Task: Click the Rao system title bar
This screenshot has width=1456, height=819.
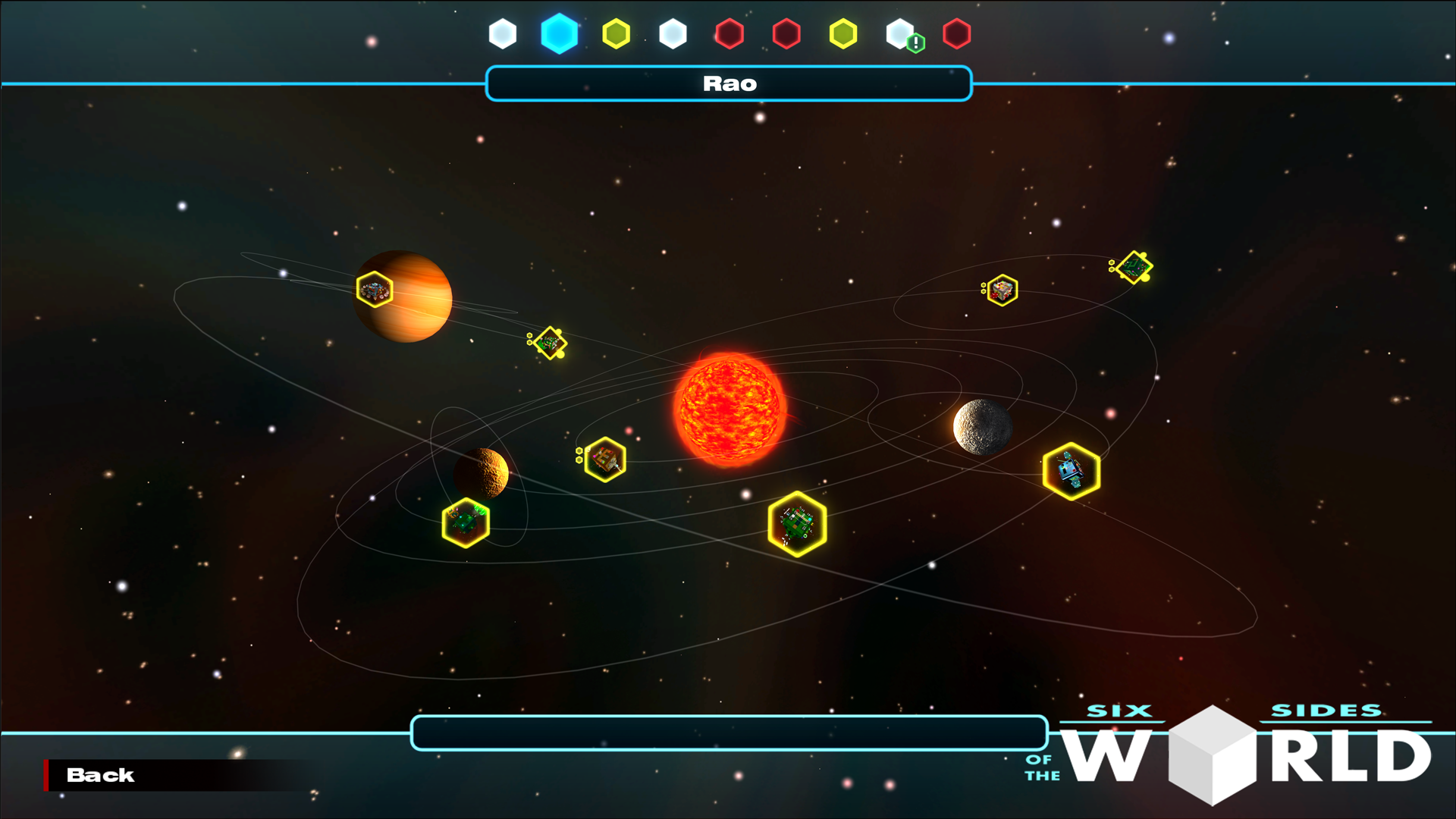Action: click(728, 83)
